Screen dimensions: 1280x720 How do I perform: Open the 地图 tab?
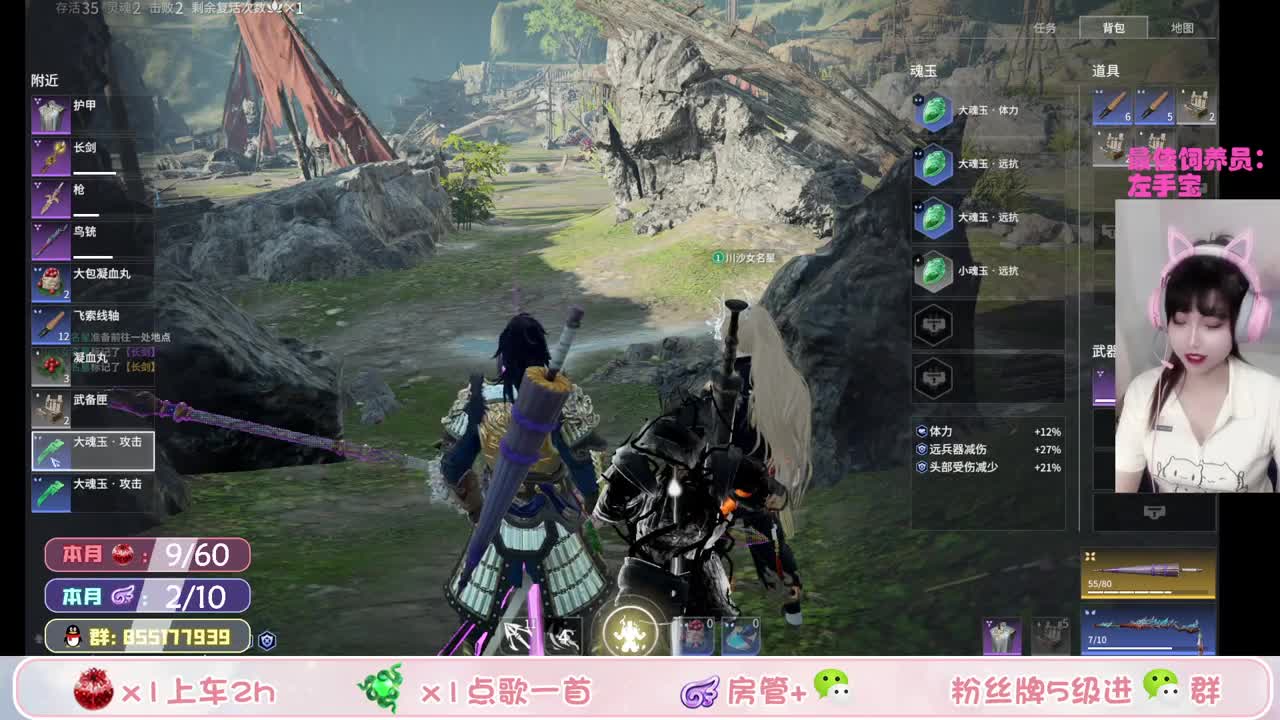click(1181, 27)
